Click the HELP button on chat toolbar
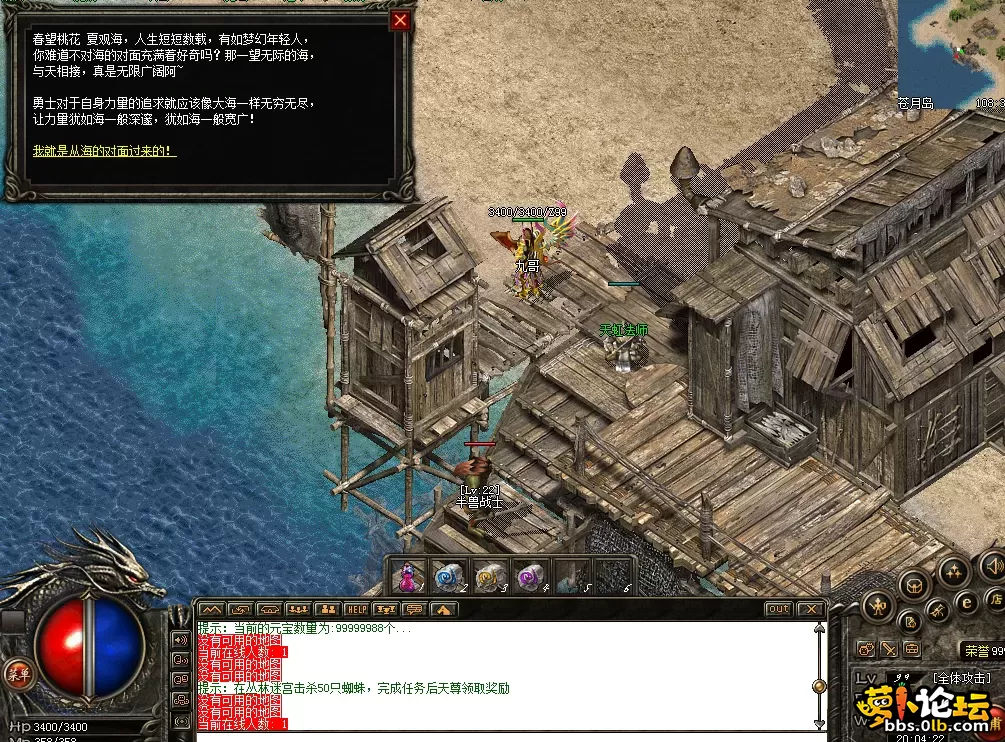 point(356,609)
